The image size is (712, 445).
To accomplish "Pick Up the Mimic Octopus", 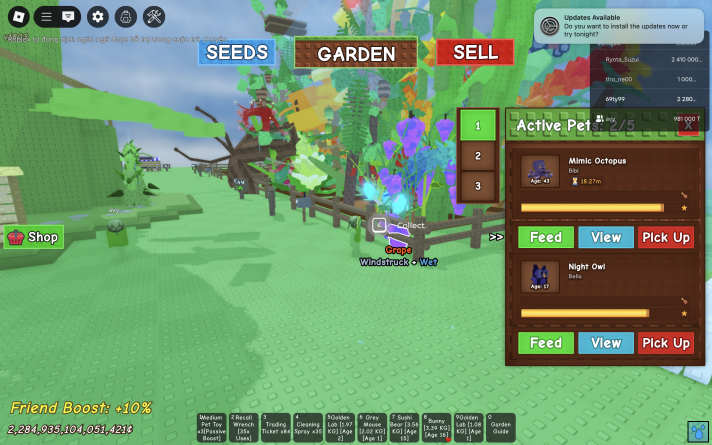I will point(665,237).
